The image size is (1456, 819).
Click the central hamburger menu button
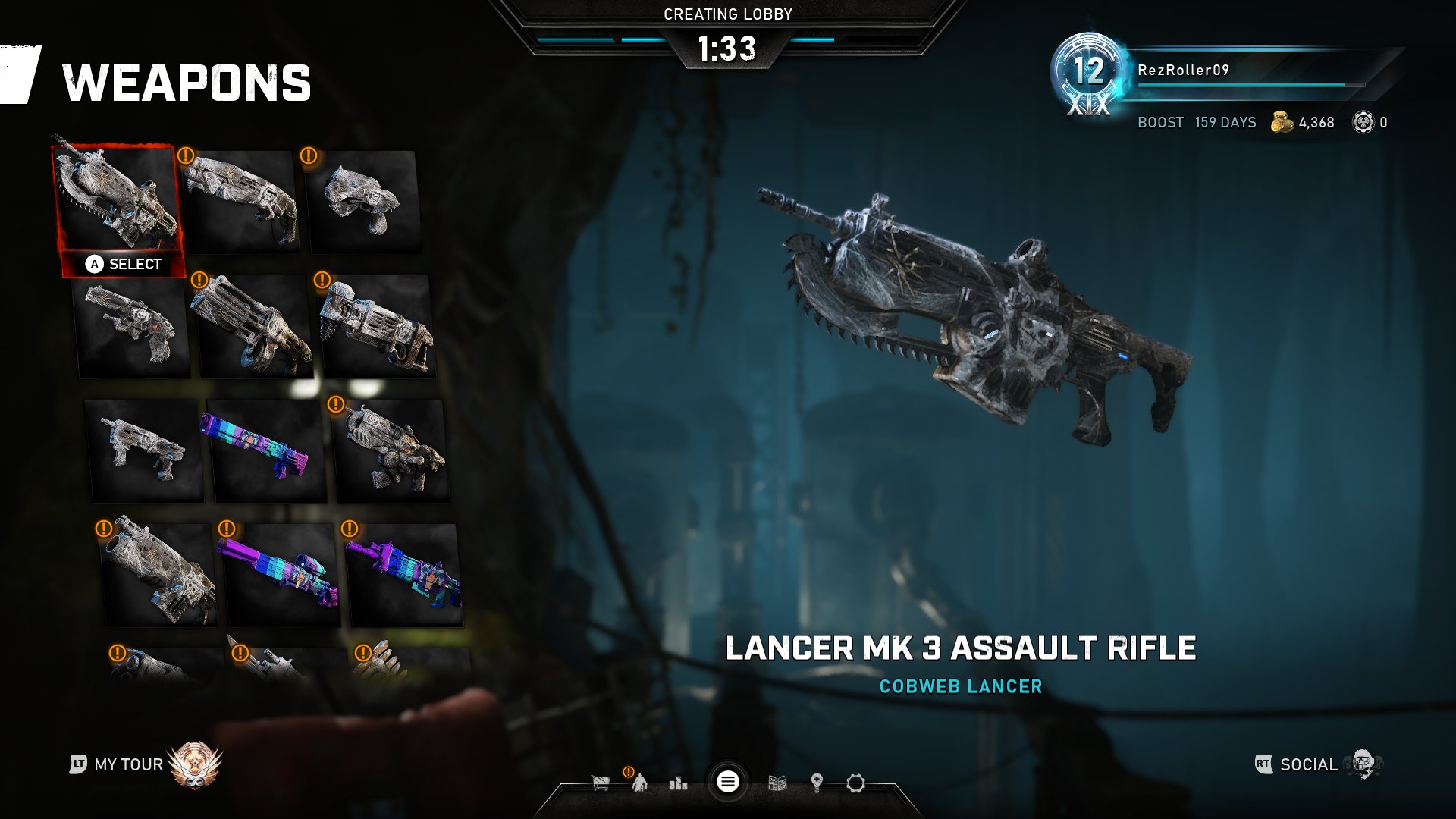[x=727, y=782]
